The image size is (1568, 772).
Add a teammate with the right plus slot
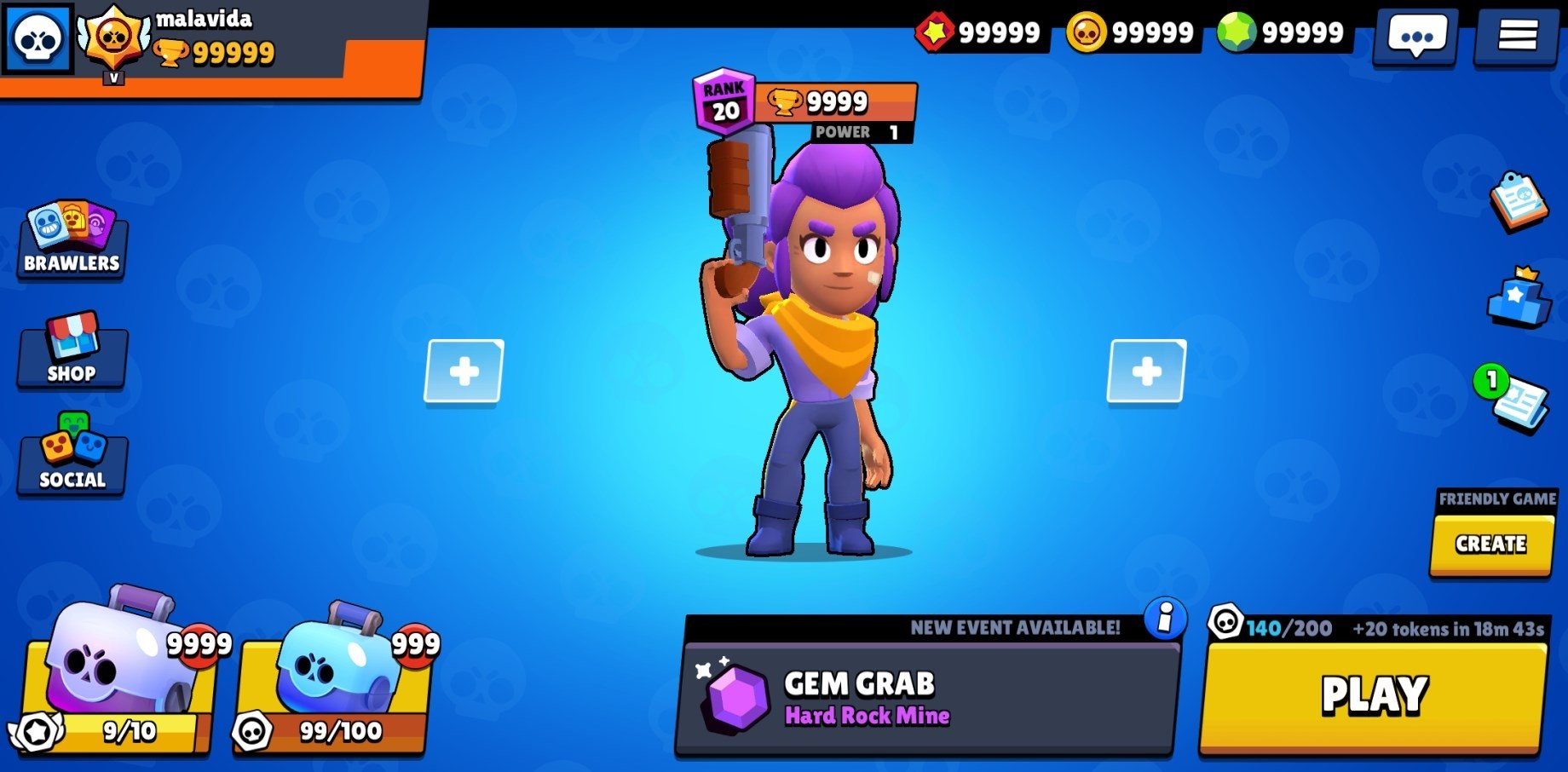point(1146,372)
